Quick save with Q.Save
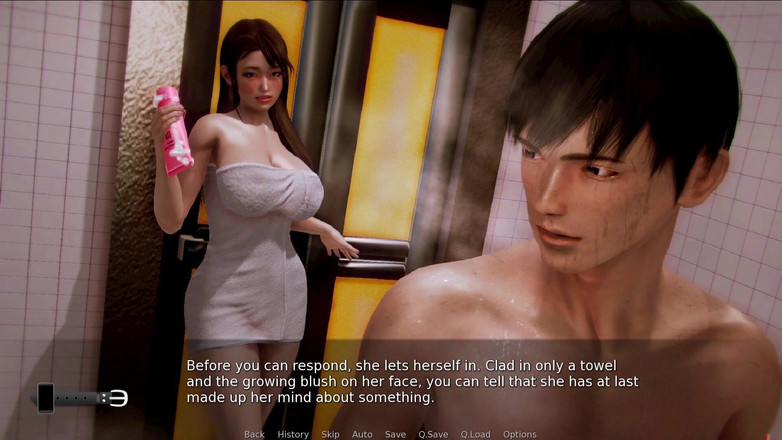This screenshot has width=782, height=440. tap(433, 434)
